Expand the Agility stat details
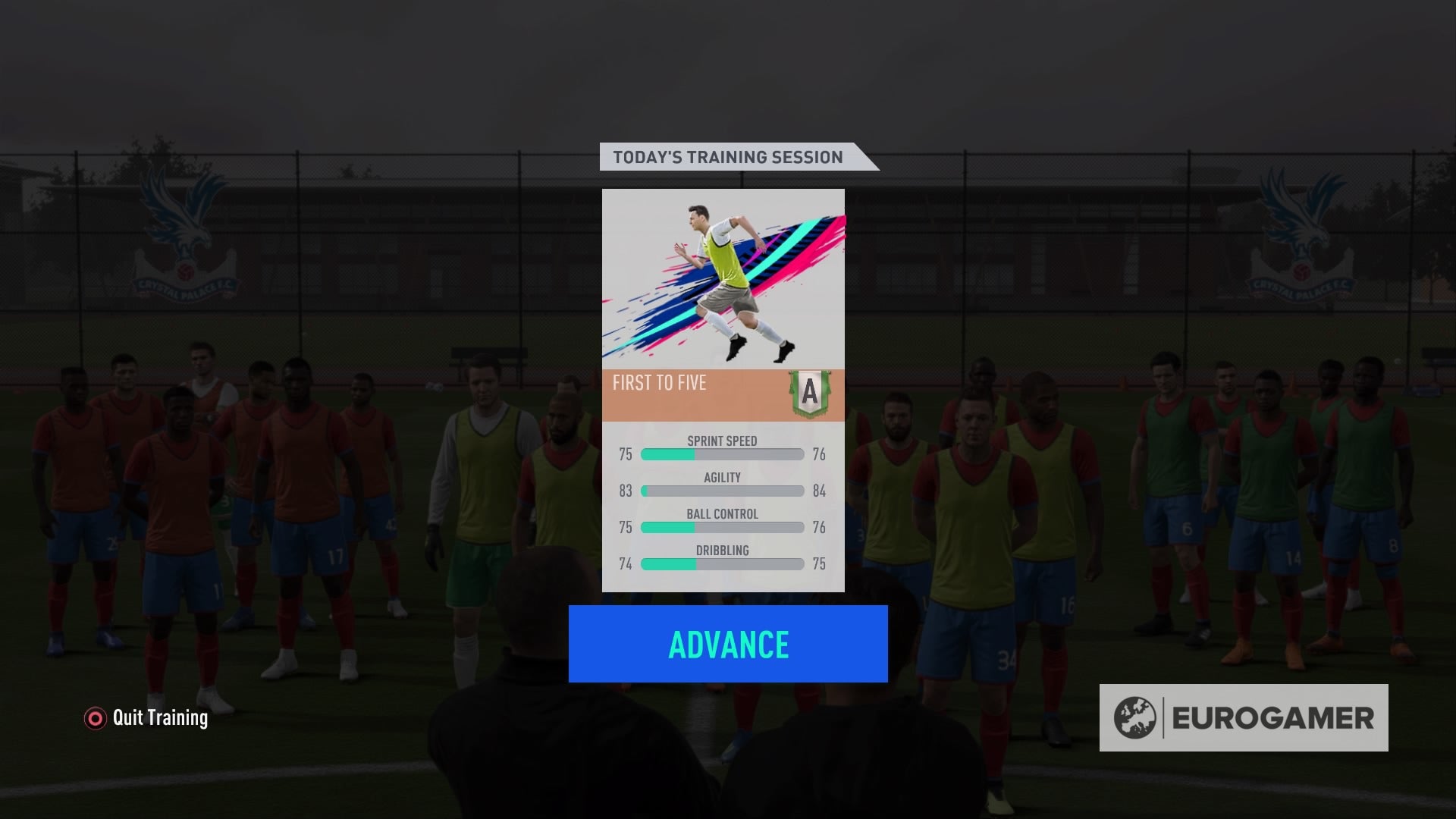Screen dimensions: 1456x819 pos(720,484)
